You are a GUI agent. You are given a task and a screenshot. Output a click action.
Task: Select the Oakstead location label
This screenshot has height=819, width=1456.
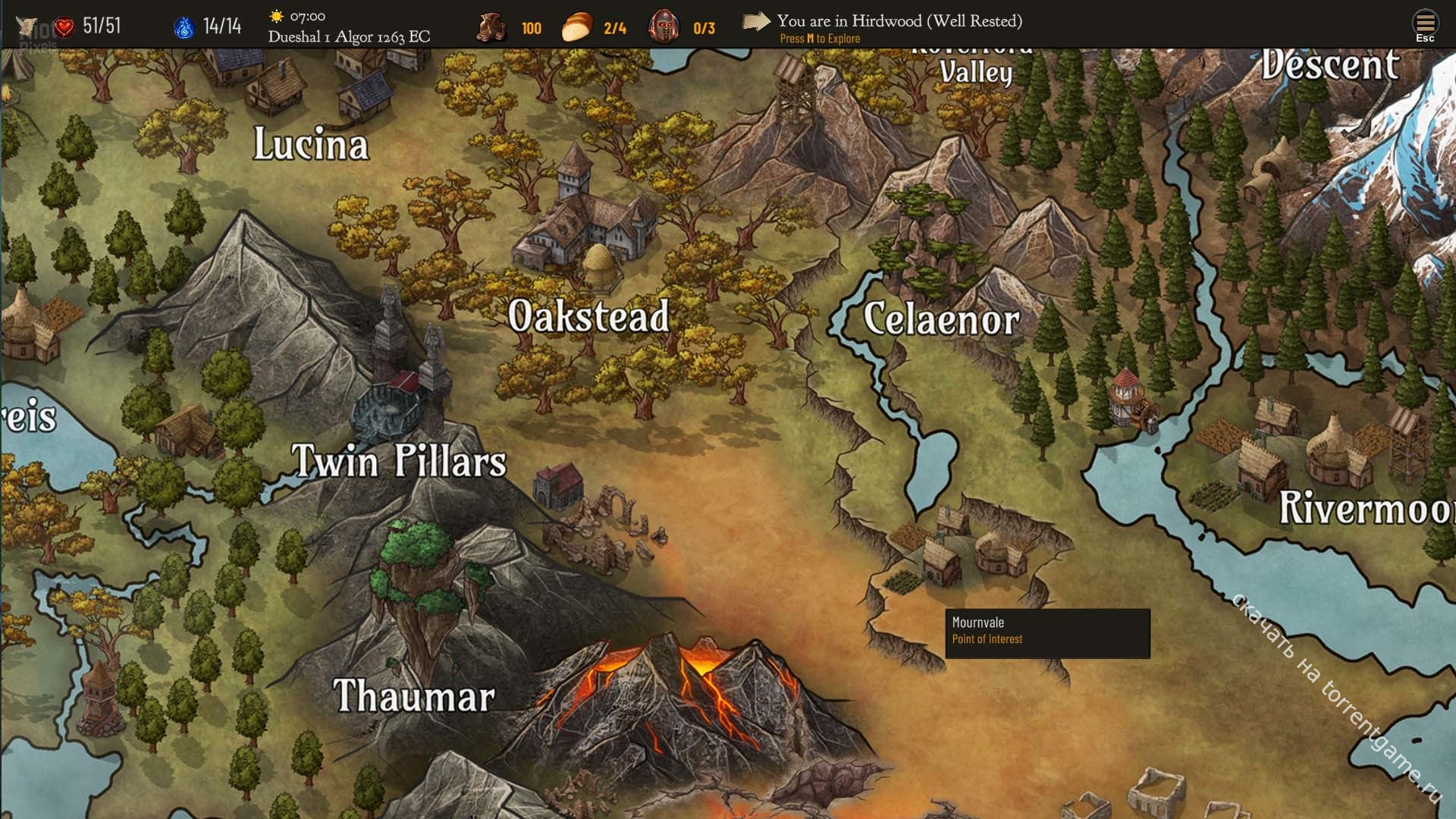(588, 316)
